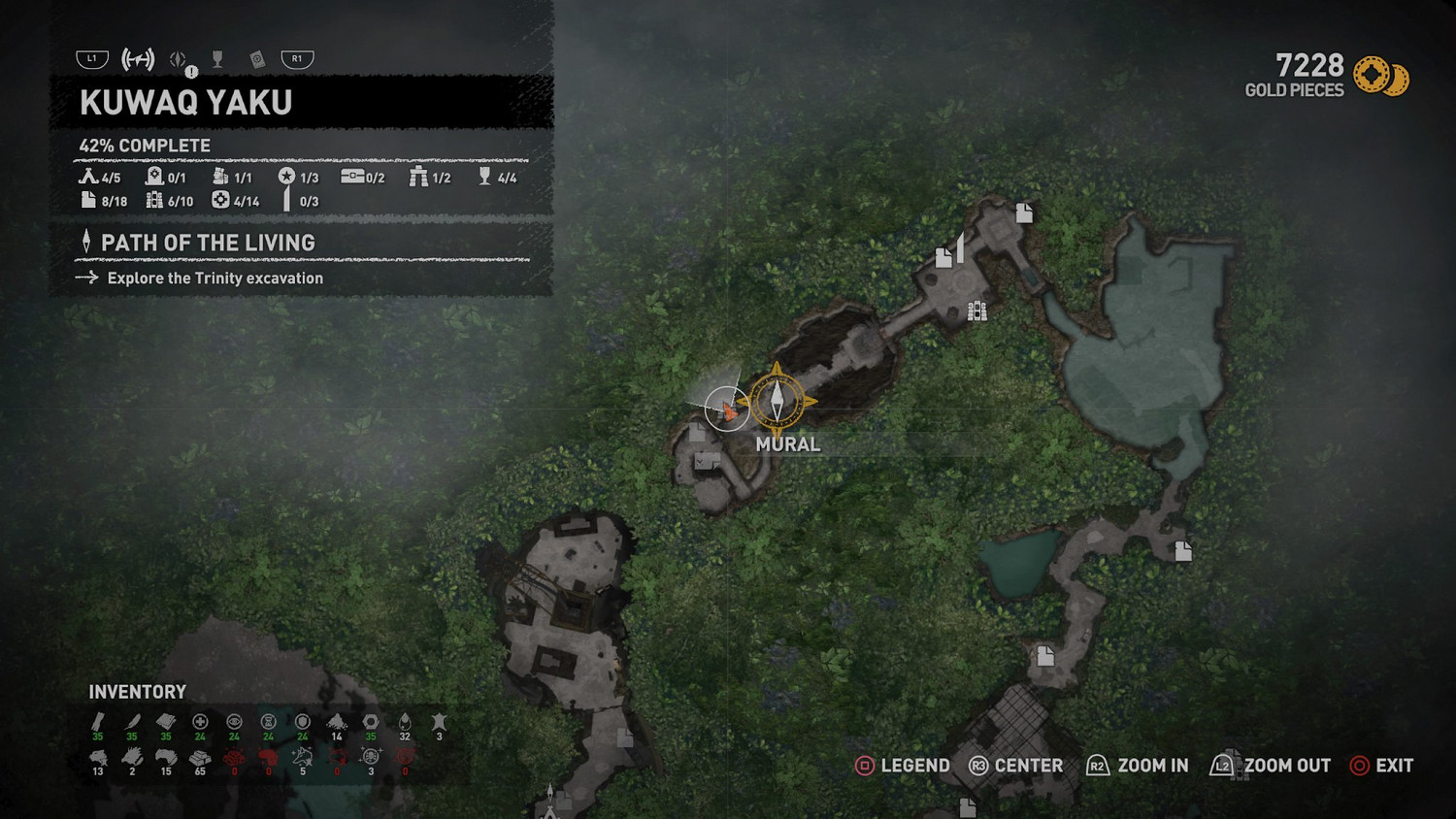Select the Path of the Living mission
Screen dimensions: 1456x819
tap(208, 243)
